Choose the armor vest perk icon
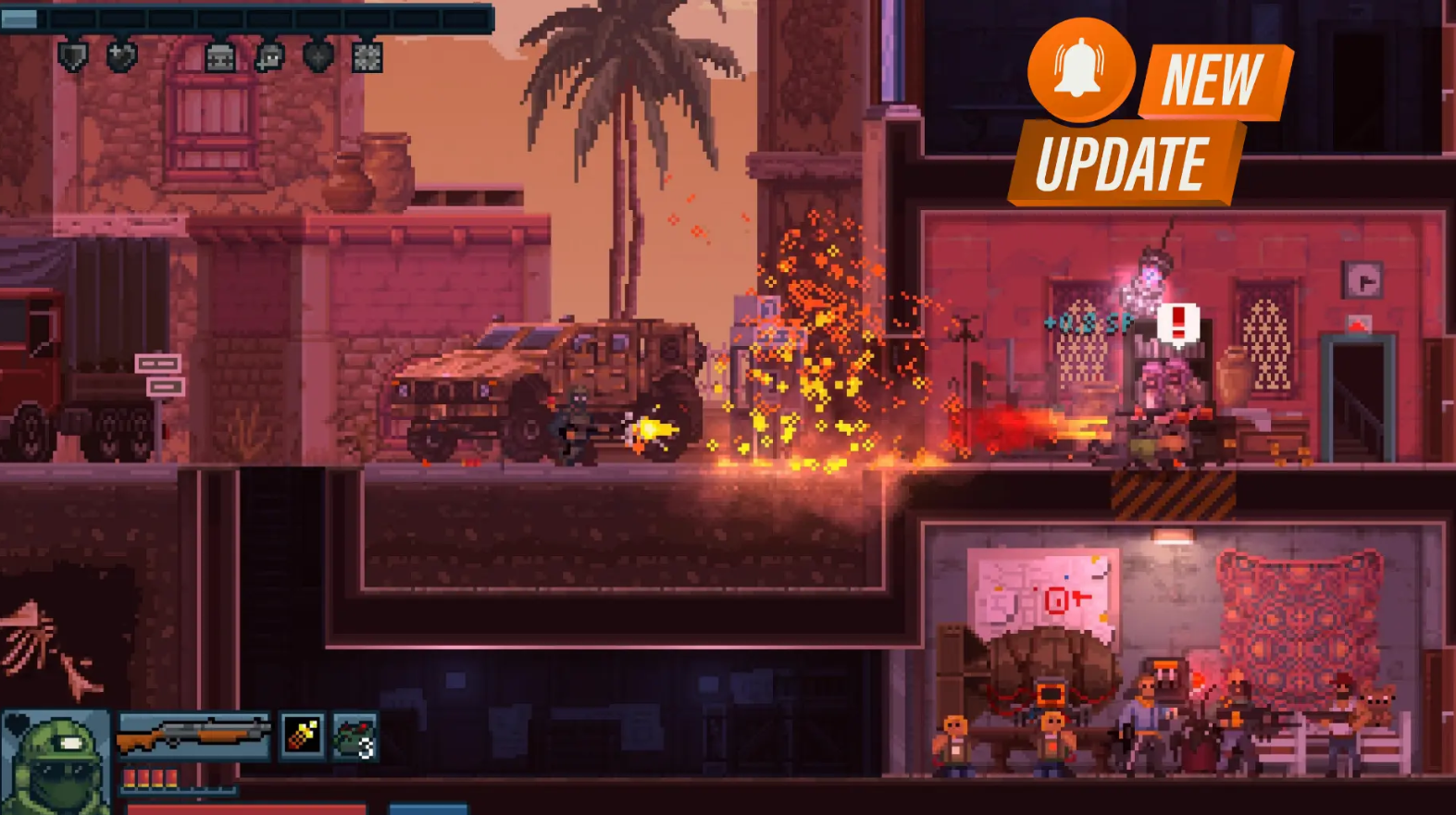 pyautogui.click(x=220, y=58)
